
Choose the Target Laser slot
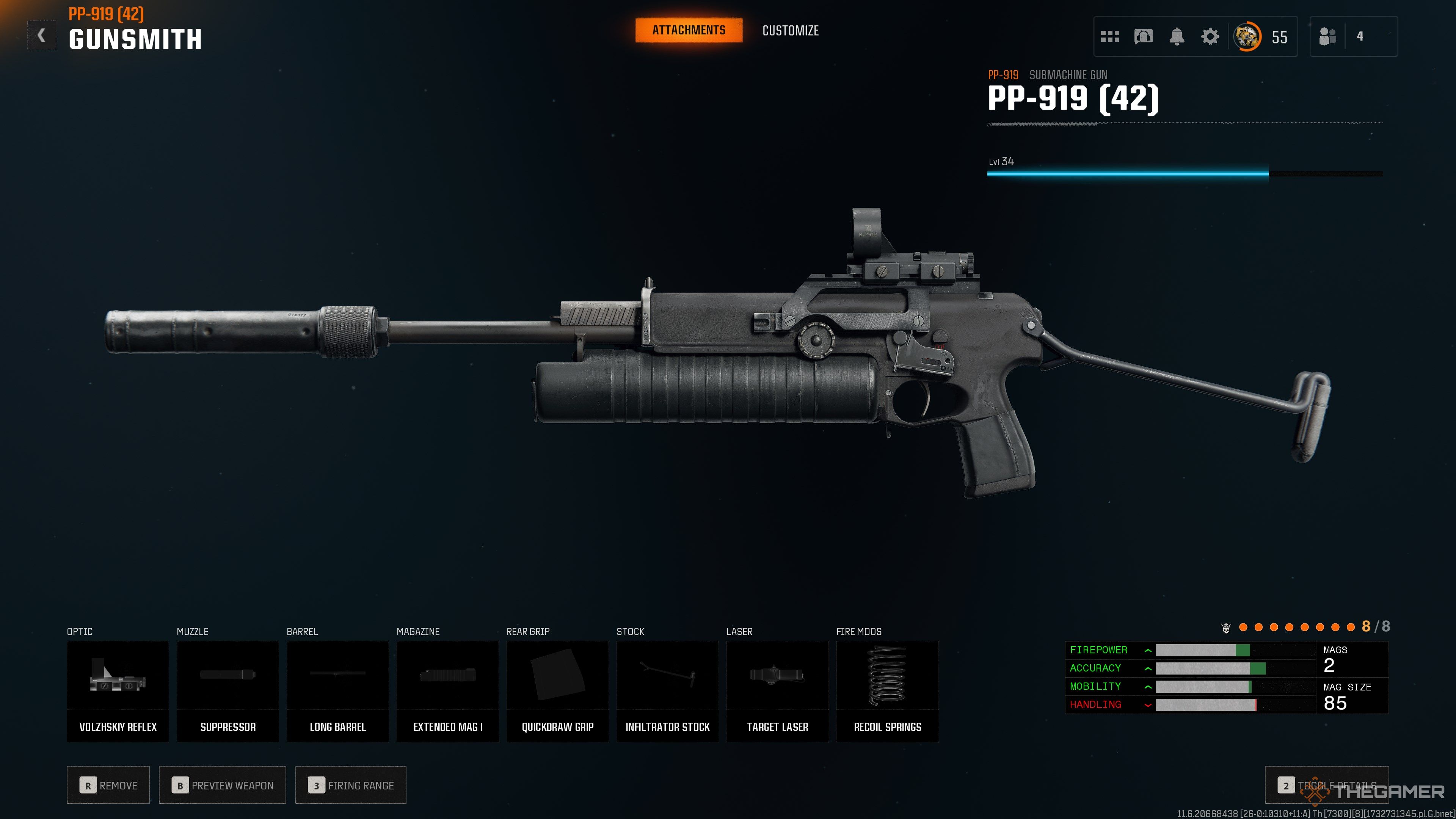click(x=777, y=691)
